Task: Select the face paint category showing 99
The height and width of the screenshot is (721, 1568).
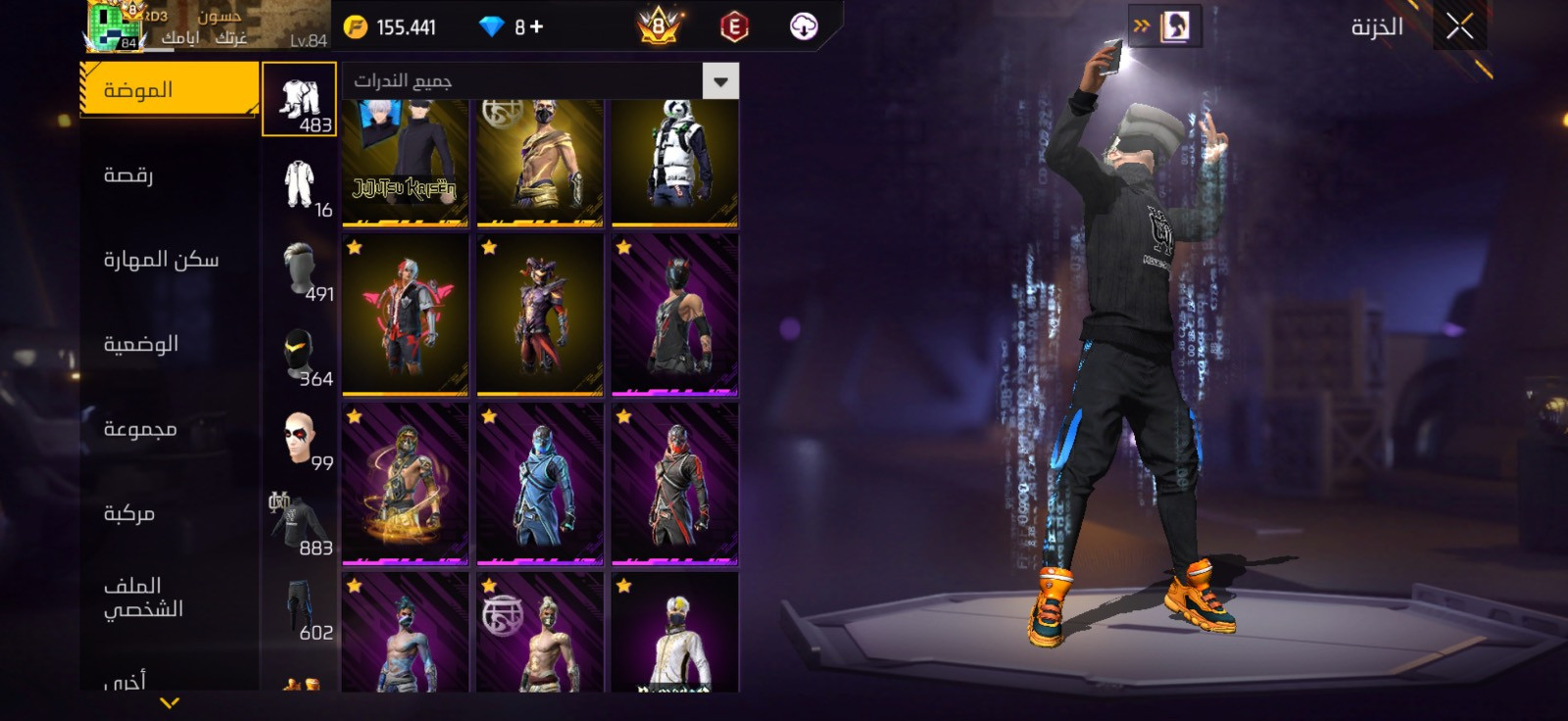Action: [x=300, y=439]
